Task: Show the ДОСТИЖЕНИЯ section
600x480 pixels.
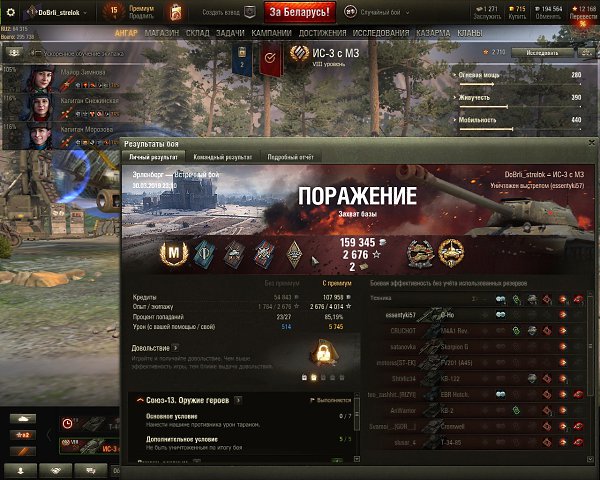Action: pyautogui.click(x=323, y=32)
